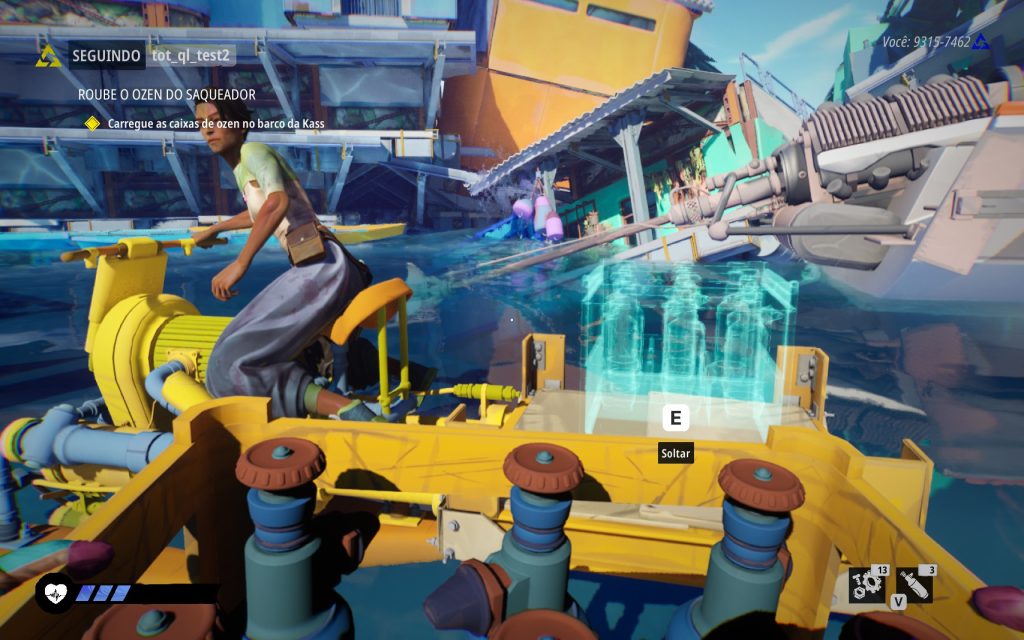Open the 'Roube o Ozen do Saqueador' quest tracker
1024x640 pixels.
[x=167, y=94]
